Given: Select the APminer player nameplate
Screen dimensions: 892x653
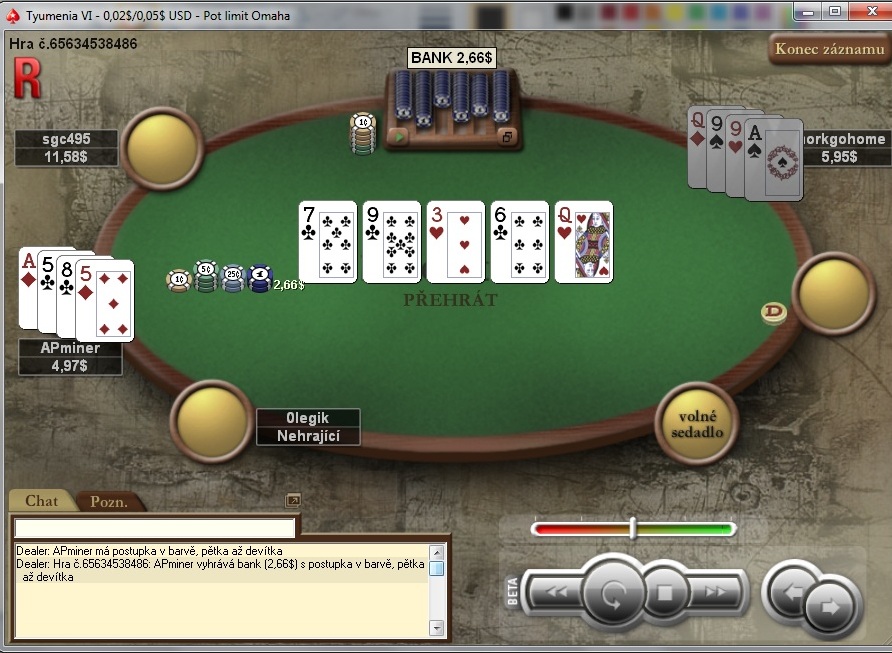Looking at the screenshot, I should tap(69, 348).
